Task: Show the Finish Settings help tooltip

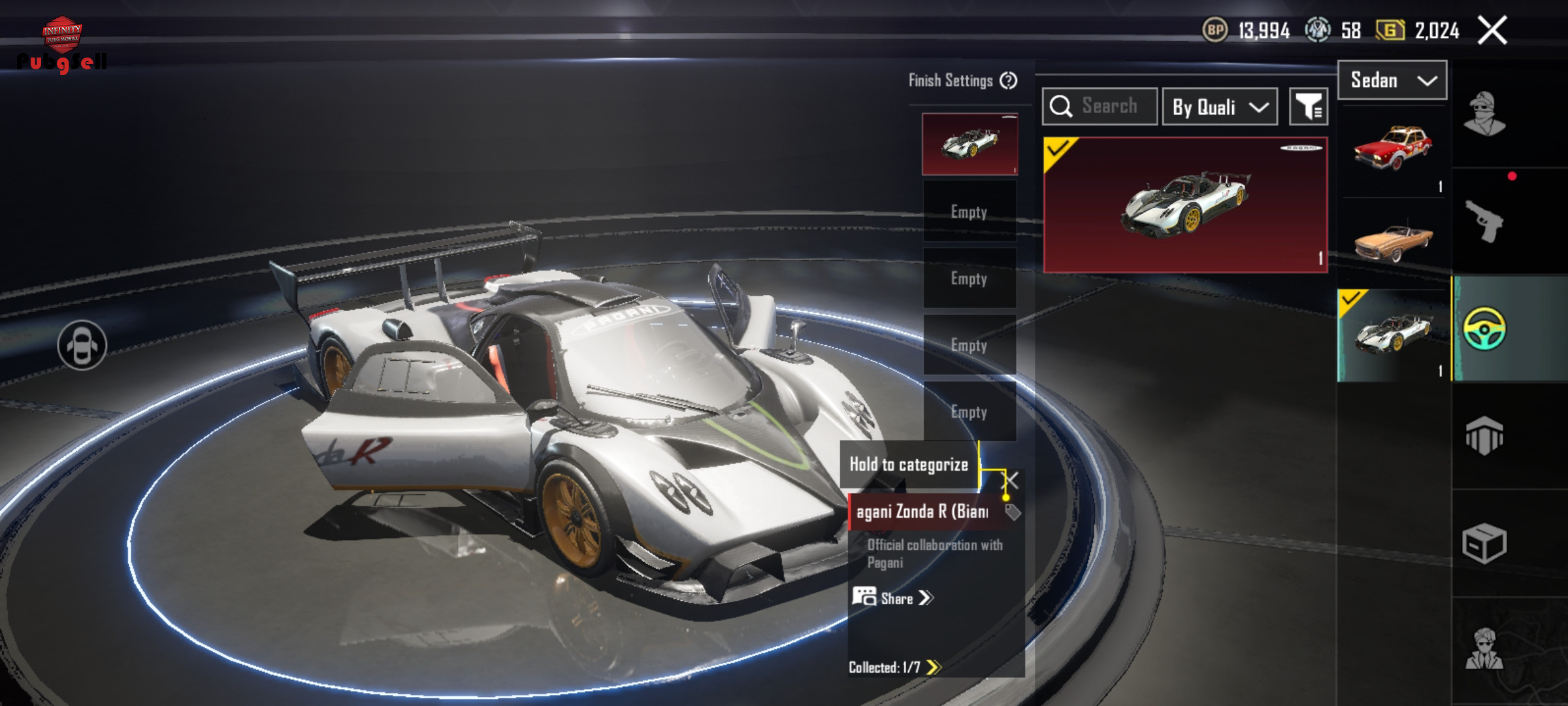Action: pyautogui.click(x=1009, y=80)
